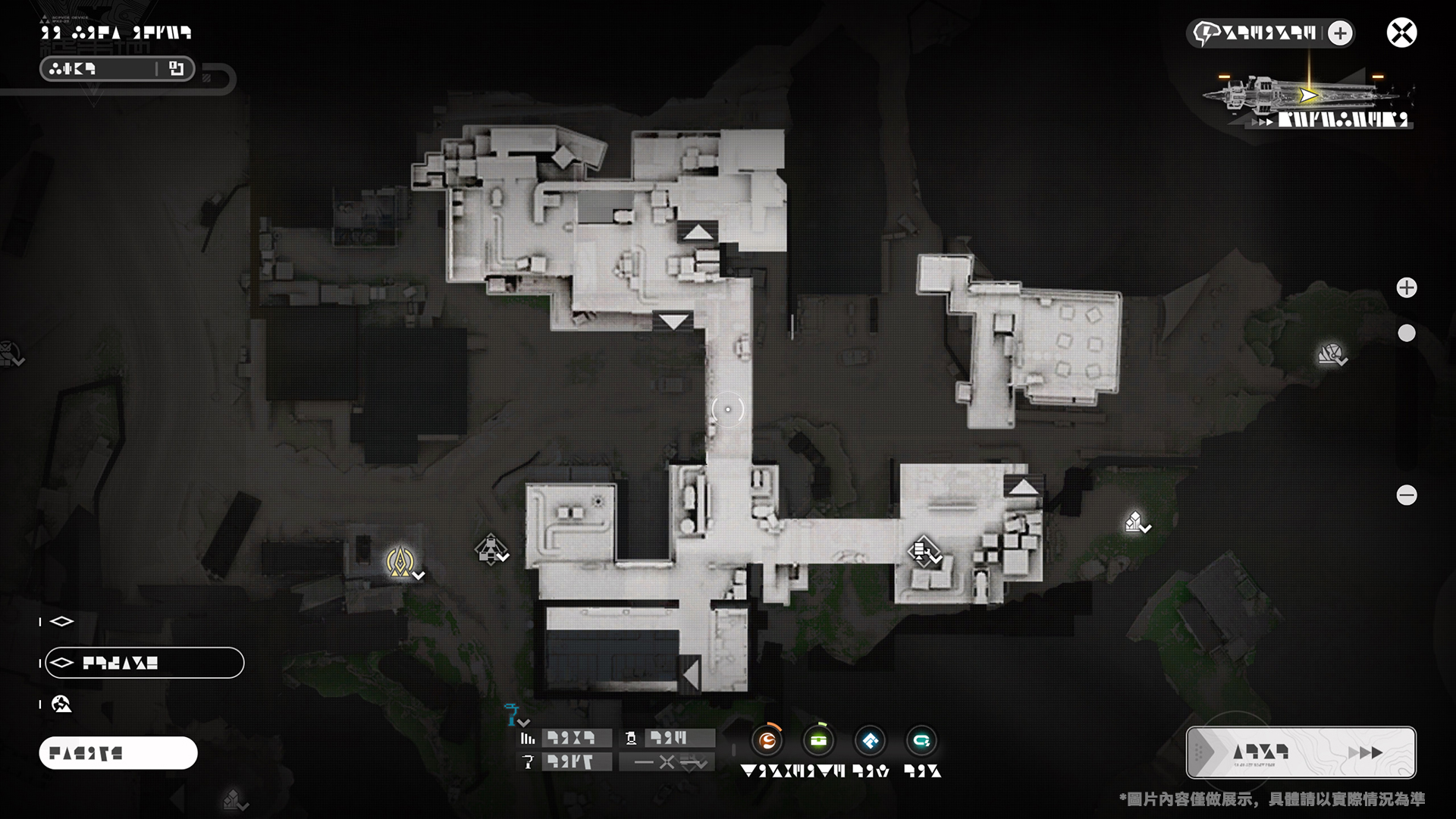Select the blue diamond filter icon
1456x819 pixels.
[x=870, y=741]
